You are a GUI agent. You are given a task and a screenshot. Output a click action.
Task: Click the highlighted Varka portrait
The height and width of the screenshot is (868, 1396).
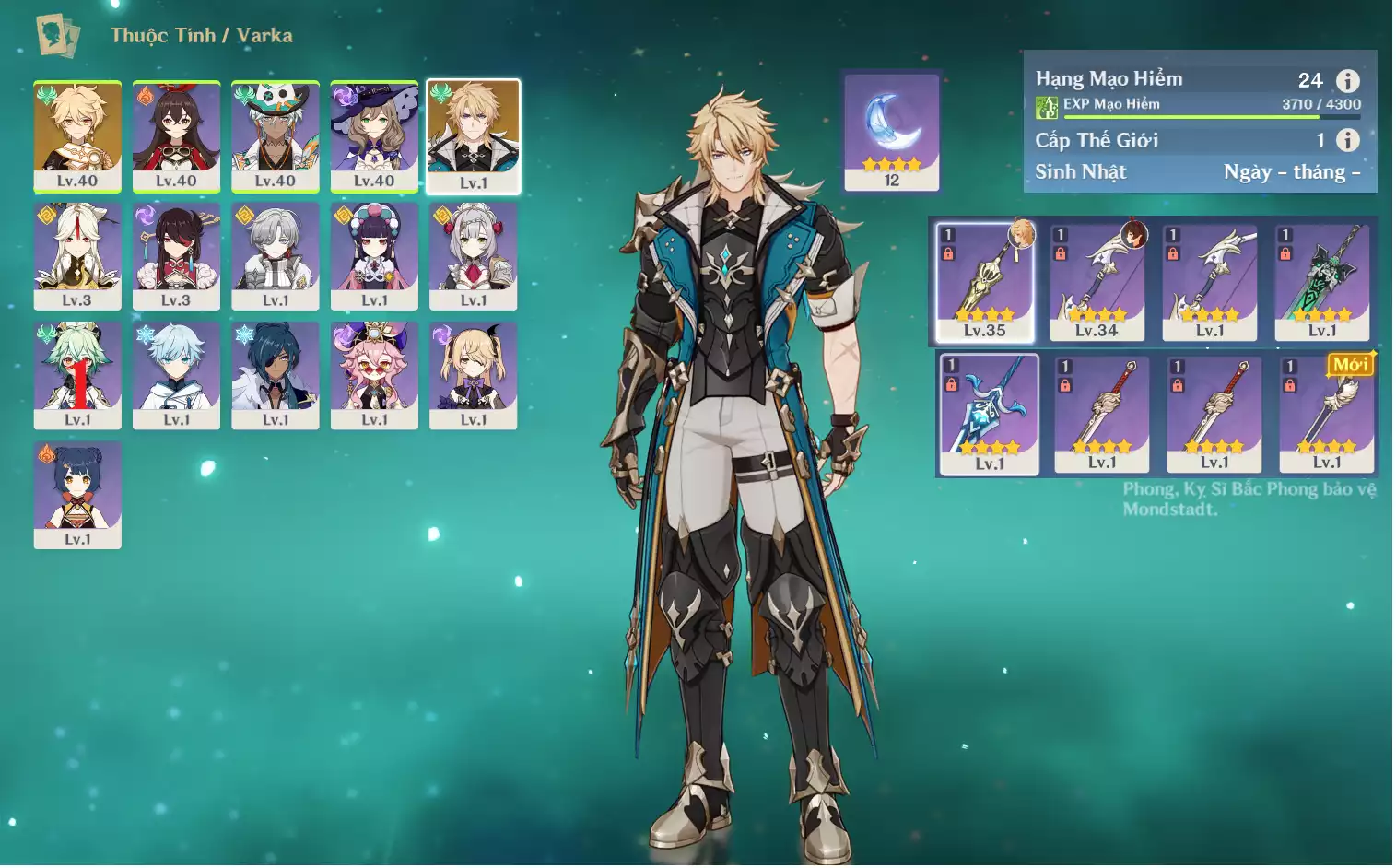(474, 136)
